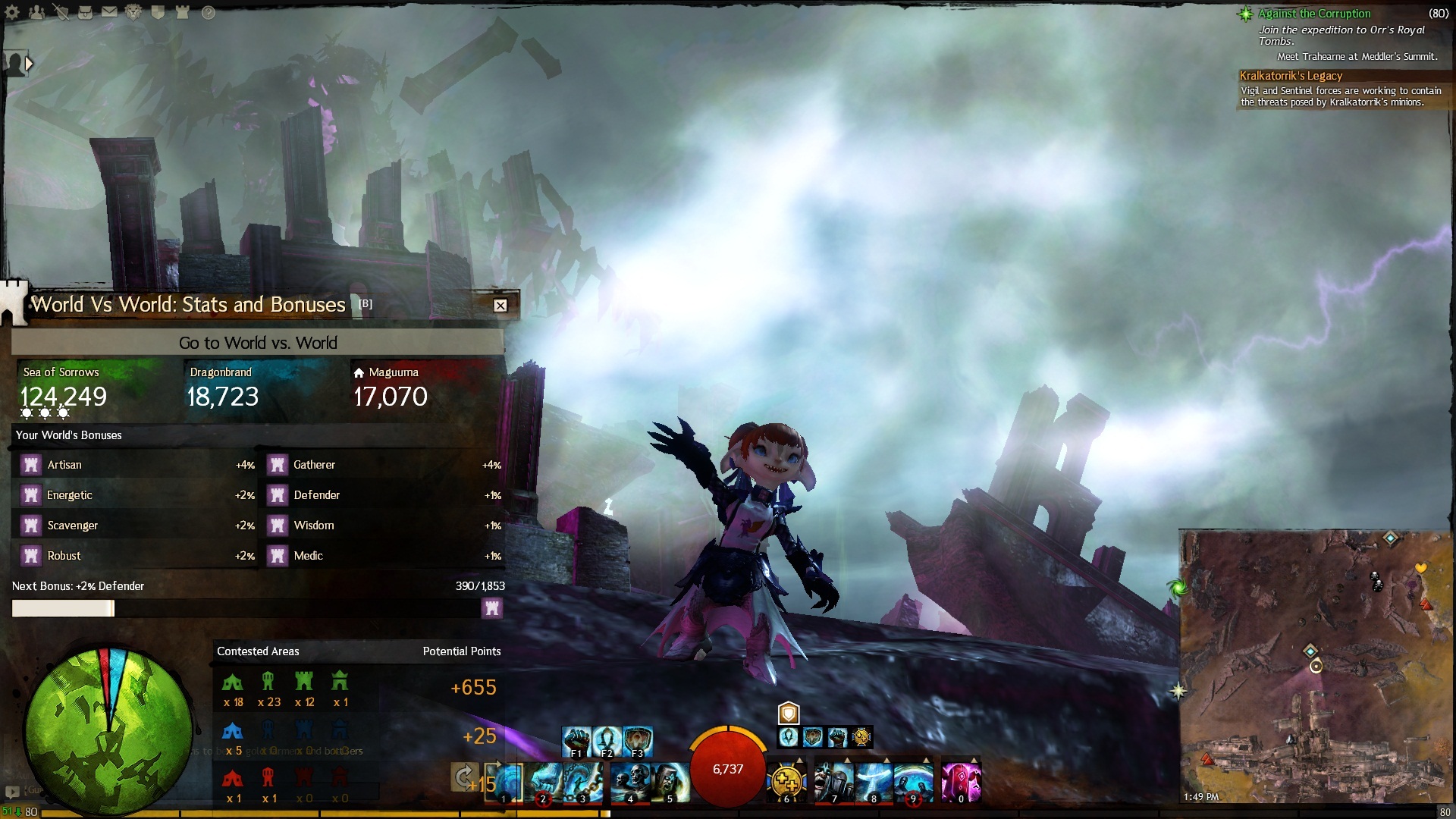Click the weapon swap arrow button
The width and height of the screenshot is (1456, 819).
coord(464,777)
